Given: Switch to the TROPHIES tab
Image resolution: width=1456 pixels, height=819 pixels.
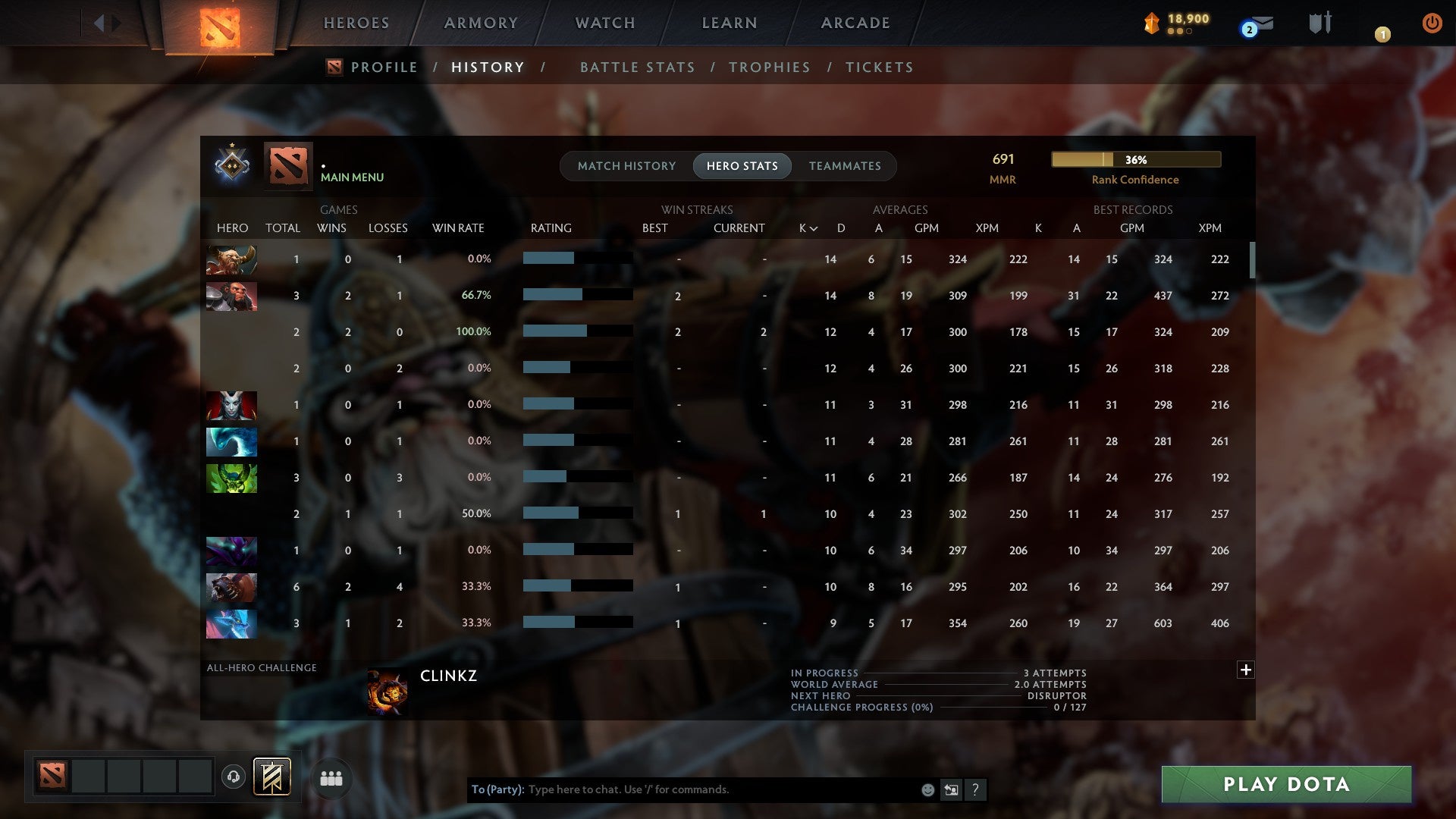Looking at the screenshot, I should pos(770,67).
